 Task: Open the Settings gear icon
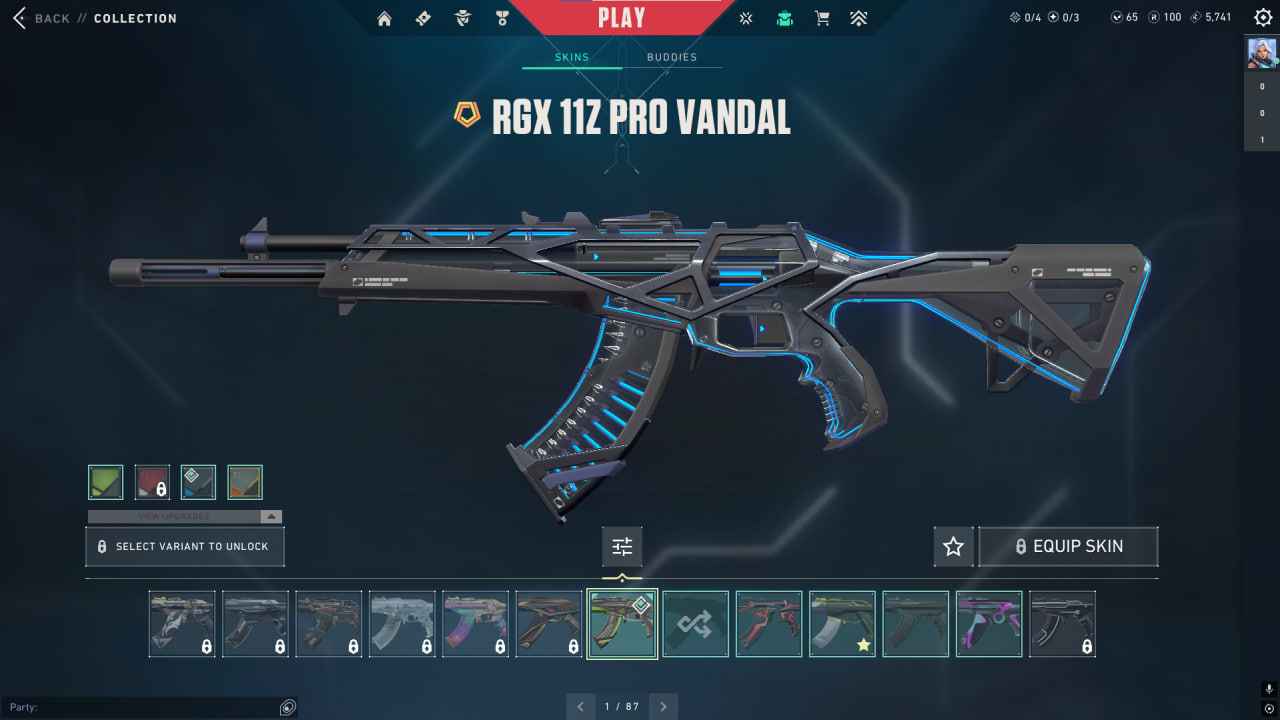pos(1262,17)
